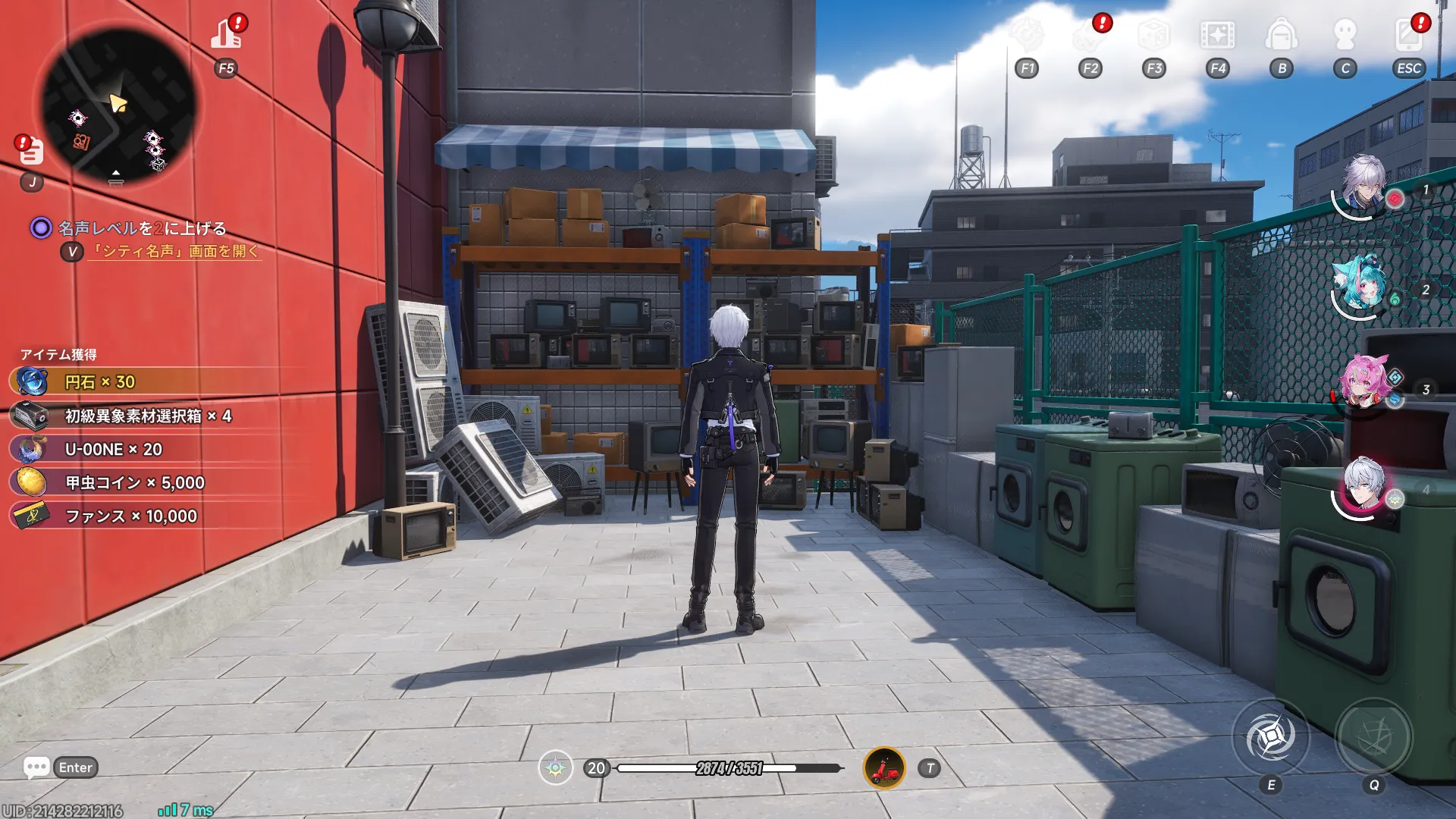This screenshot has height=819, width=1456.
Task: Switch to the pink-haired party member
Action: pyautogui.click(x=1364, y=383)
